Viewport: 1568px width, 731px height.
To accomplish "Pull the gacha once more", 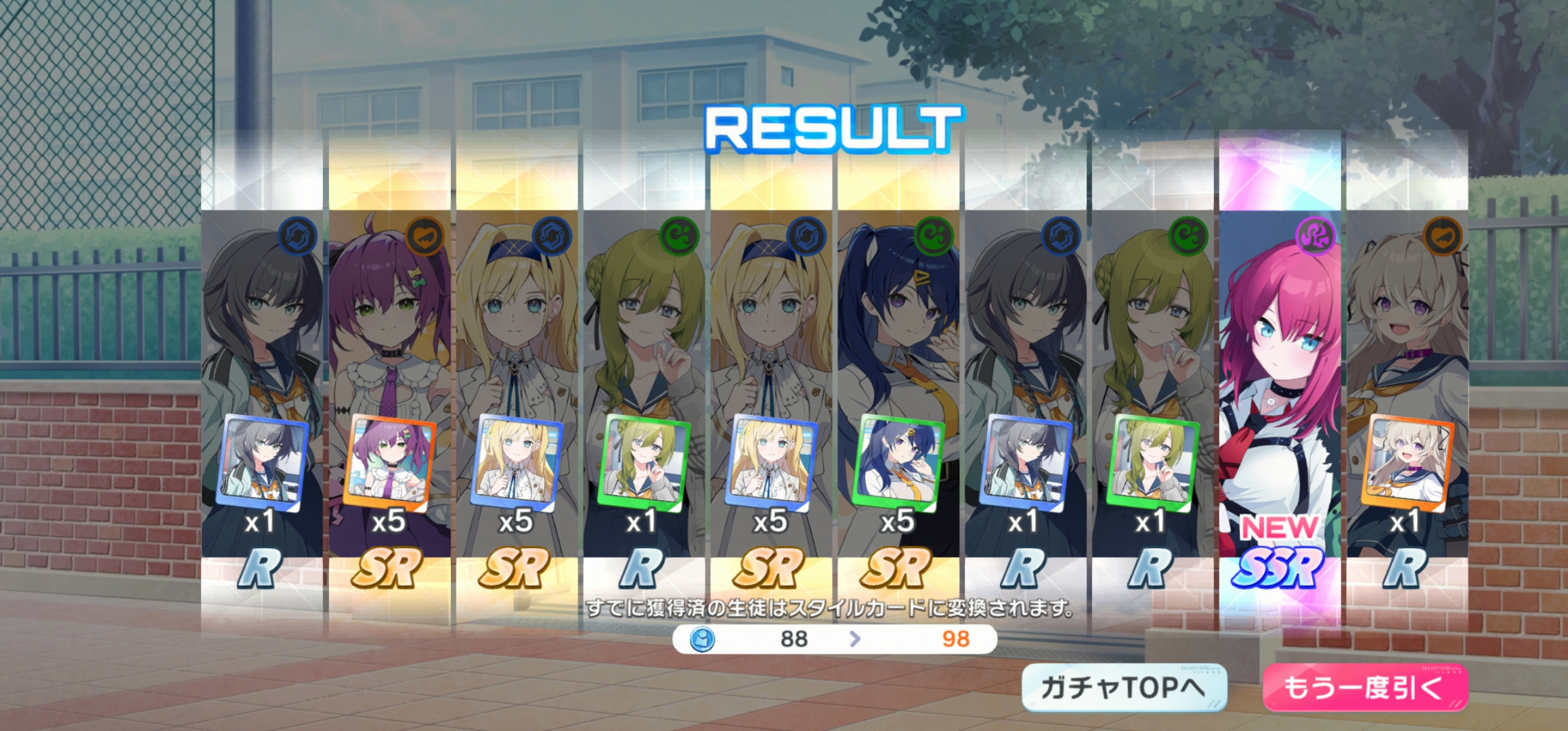I will point(1364,688).
